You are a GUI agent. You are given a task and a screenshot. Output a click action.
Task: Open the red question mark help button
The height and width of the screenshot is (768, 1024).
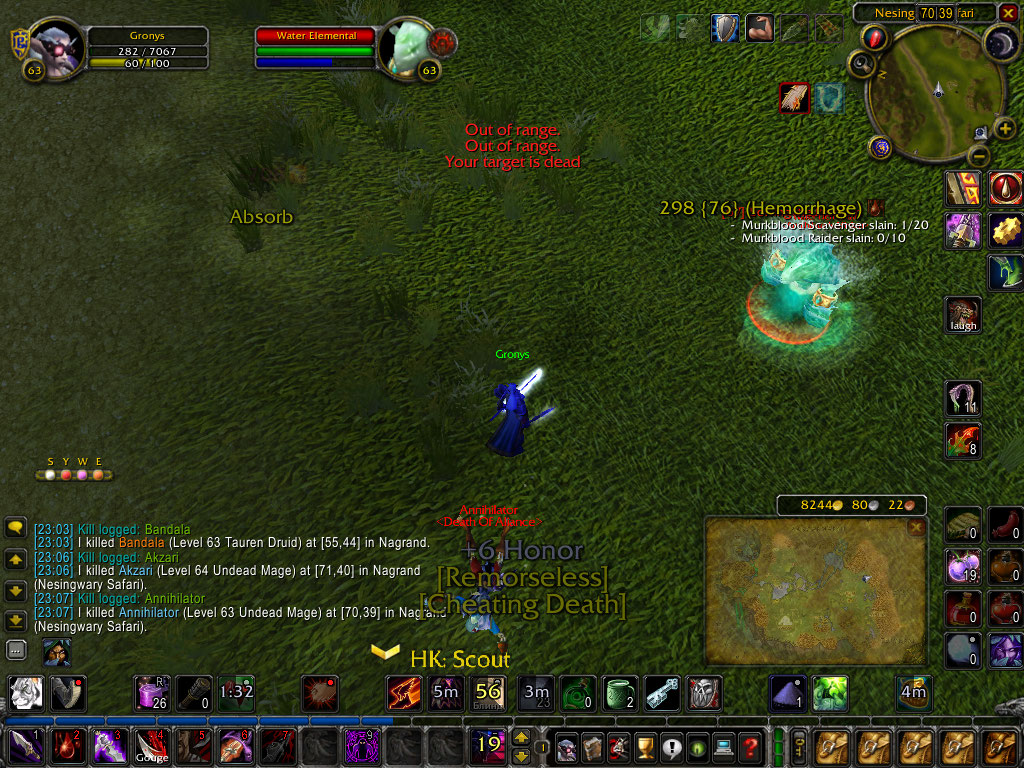pyautogui.click(x=750, y=746)
